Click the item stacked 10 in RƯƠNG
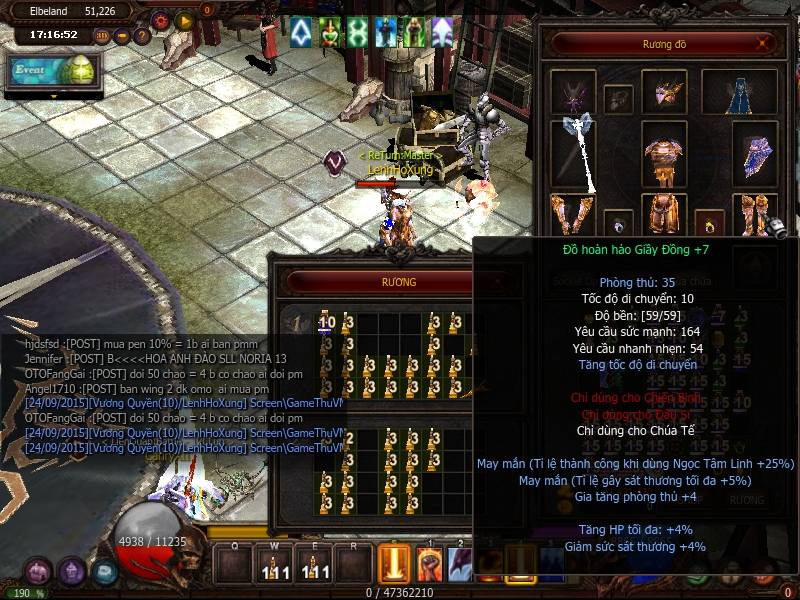The height and width of the screenshot is (600, 800). click(x=326, y=323)
